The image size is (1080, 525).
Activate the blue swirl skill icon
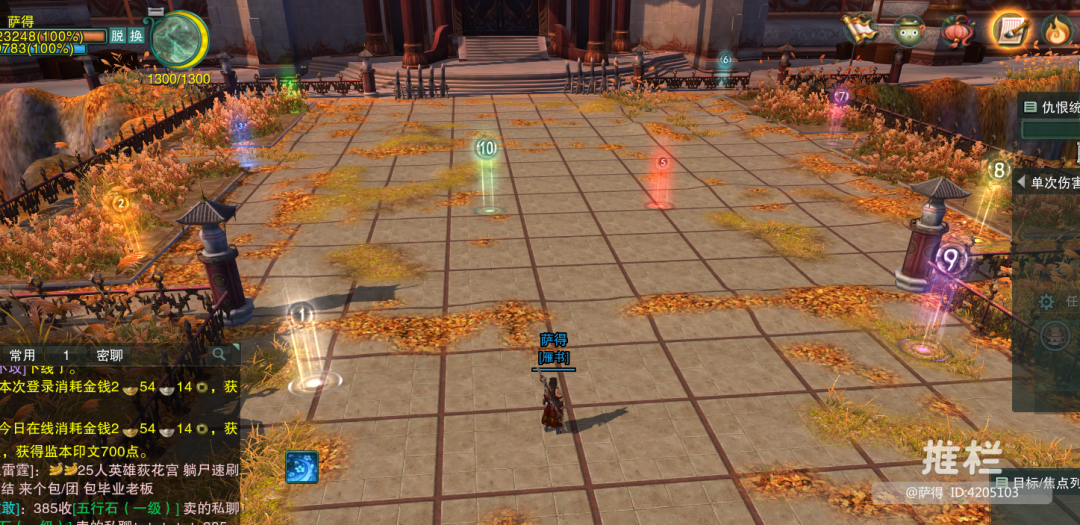coord(302,467)
